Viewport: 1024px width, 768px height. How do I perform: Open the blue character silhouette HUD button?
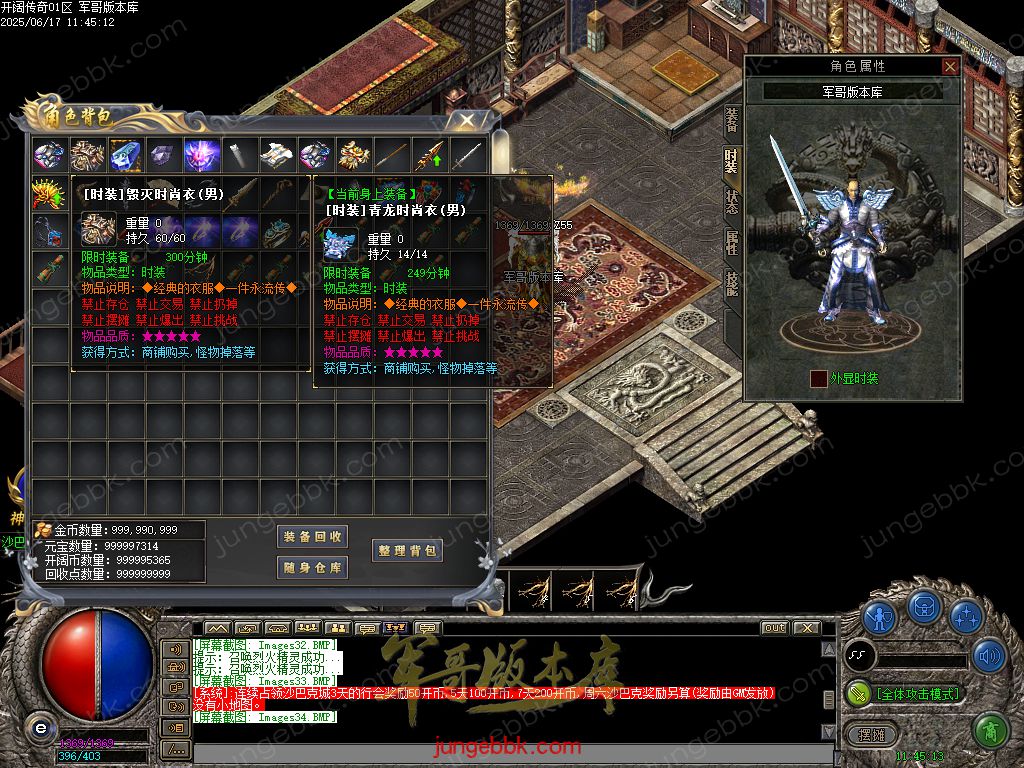880,615
